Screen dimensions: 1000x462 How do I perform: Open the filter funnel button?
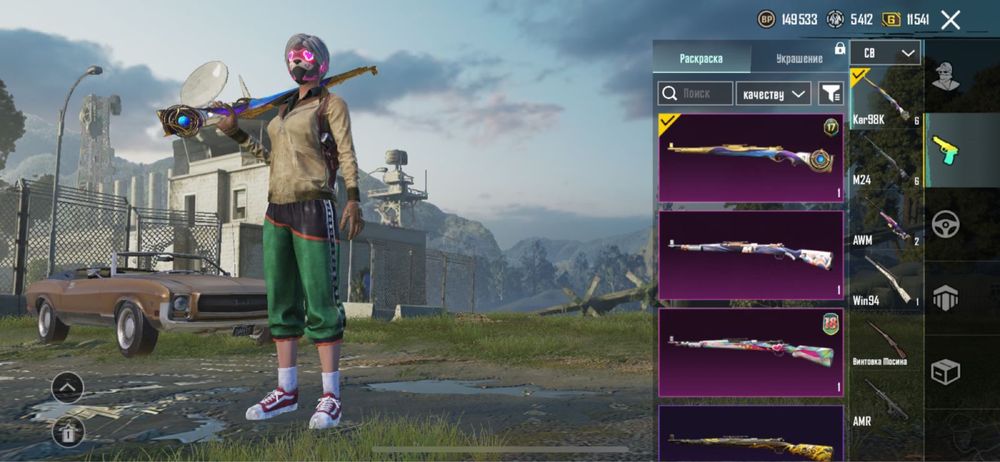click(831, 94)
